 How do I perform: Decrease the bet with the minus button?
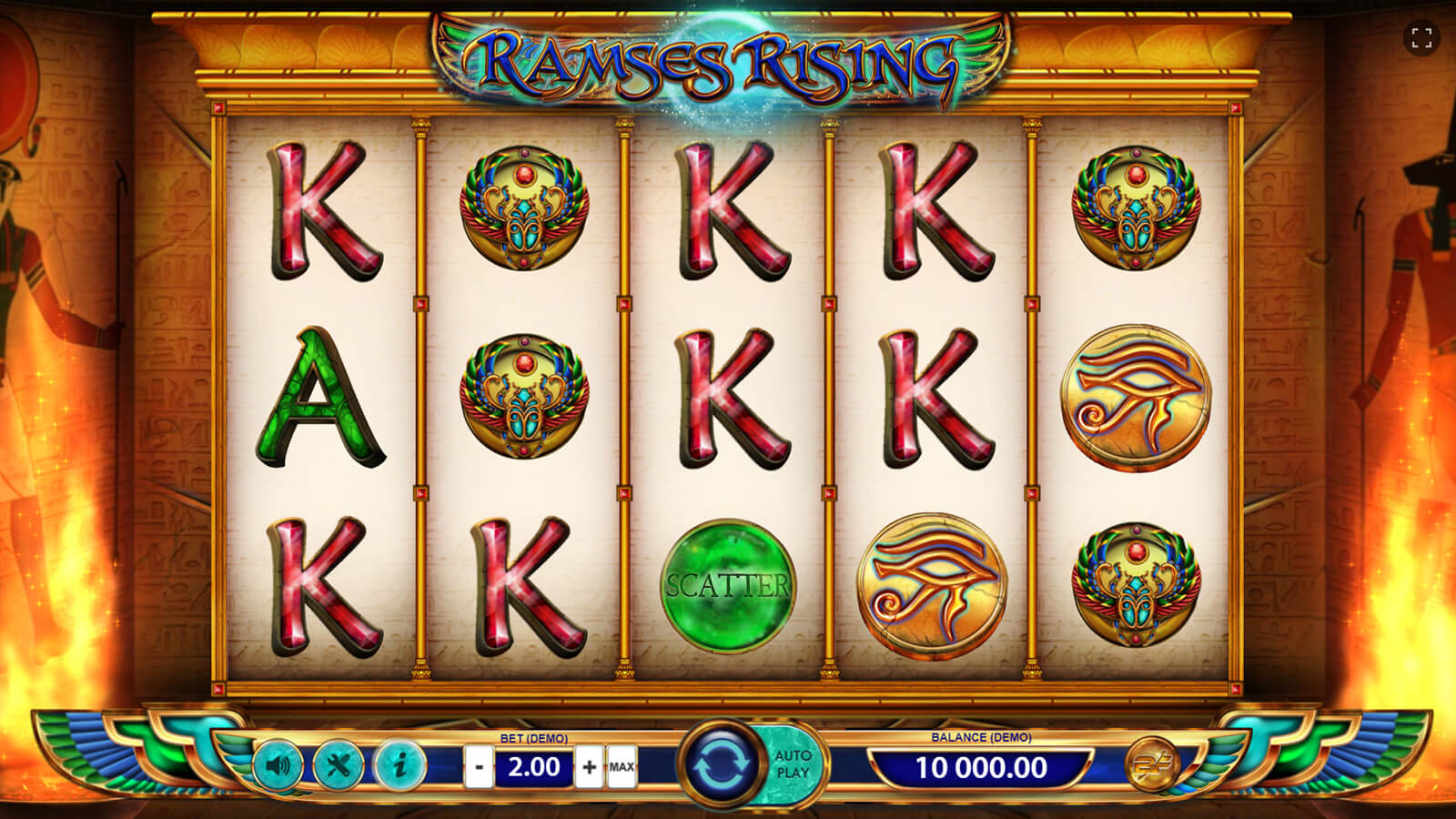(x=479, y=767)
